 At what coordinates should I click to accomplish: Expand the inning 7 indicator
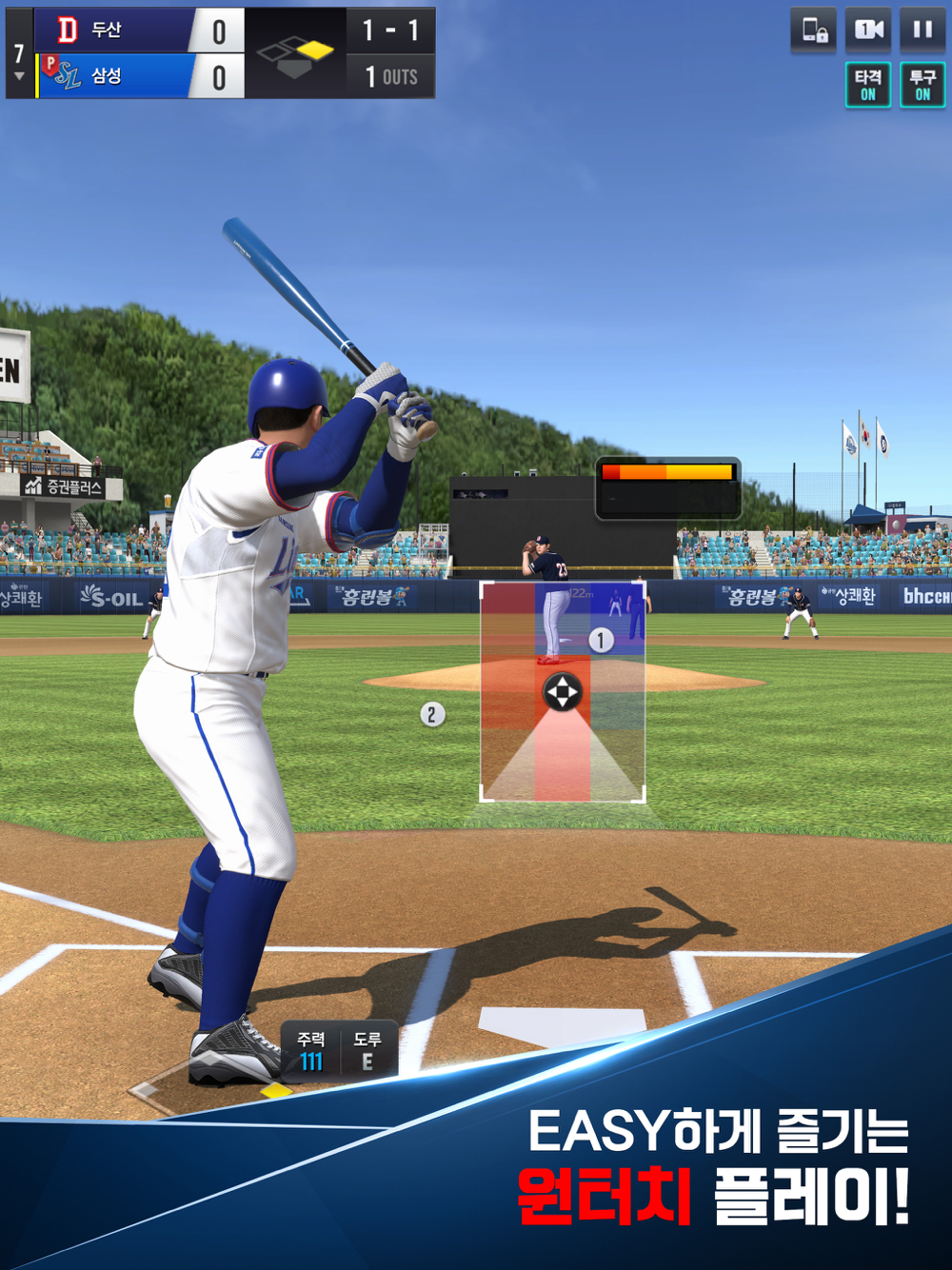pyautogui.click(x=19, y=60)
